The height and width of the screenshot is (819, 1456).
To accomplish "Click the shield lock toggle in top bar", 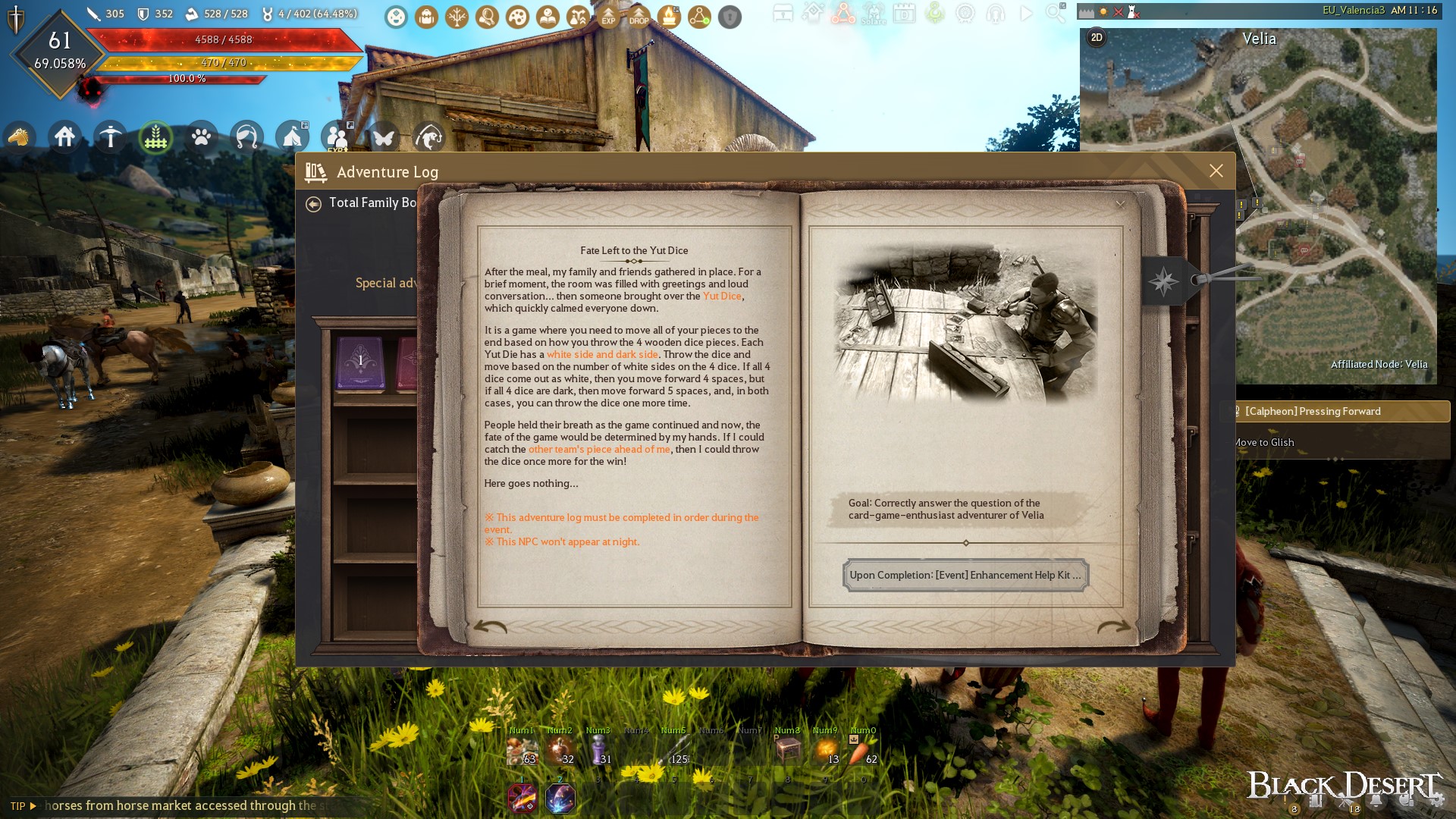I will pyautogui.click(x=730, y=17).
